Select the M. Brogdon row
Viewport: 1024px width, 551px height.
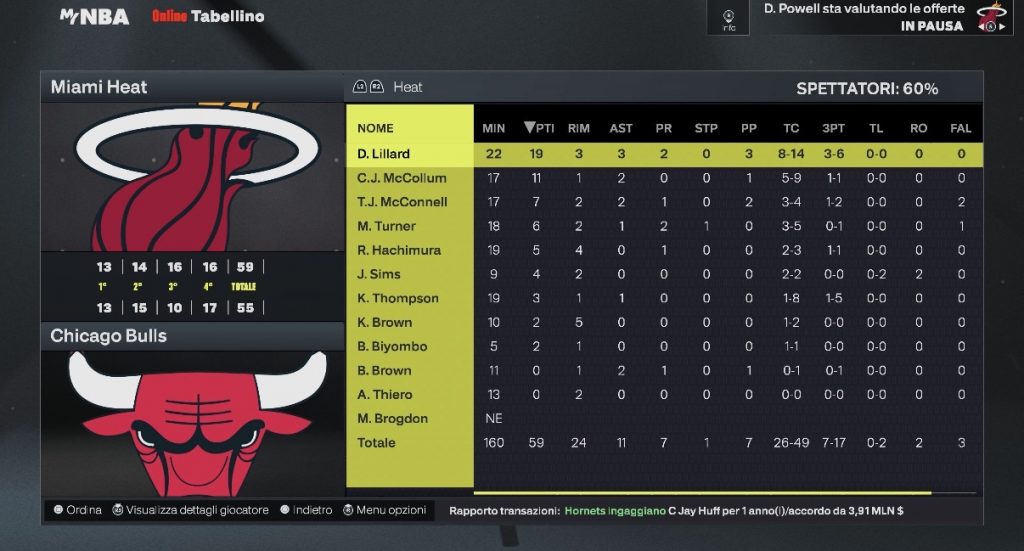pyautogui.click(x=392, y=418)
